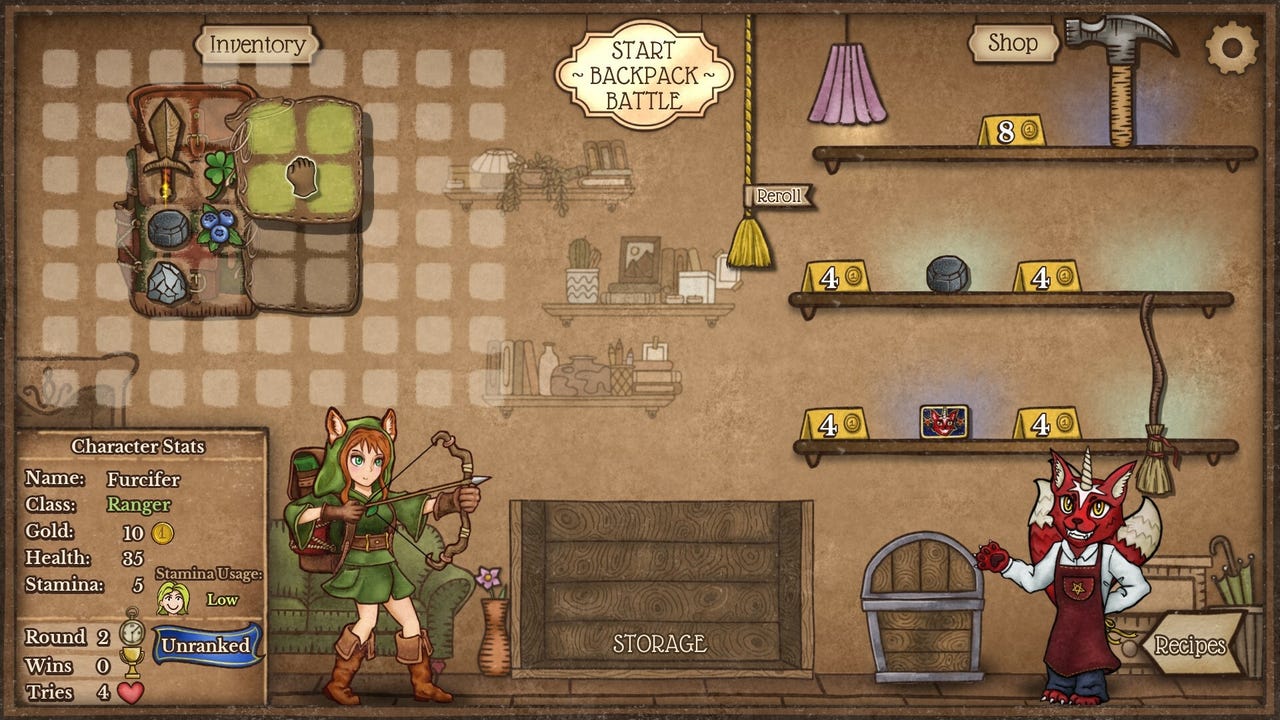This screenshot has height=720, width=1280.
Task: Click the Inventory label sign
Action: [x=257, y=45]
